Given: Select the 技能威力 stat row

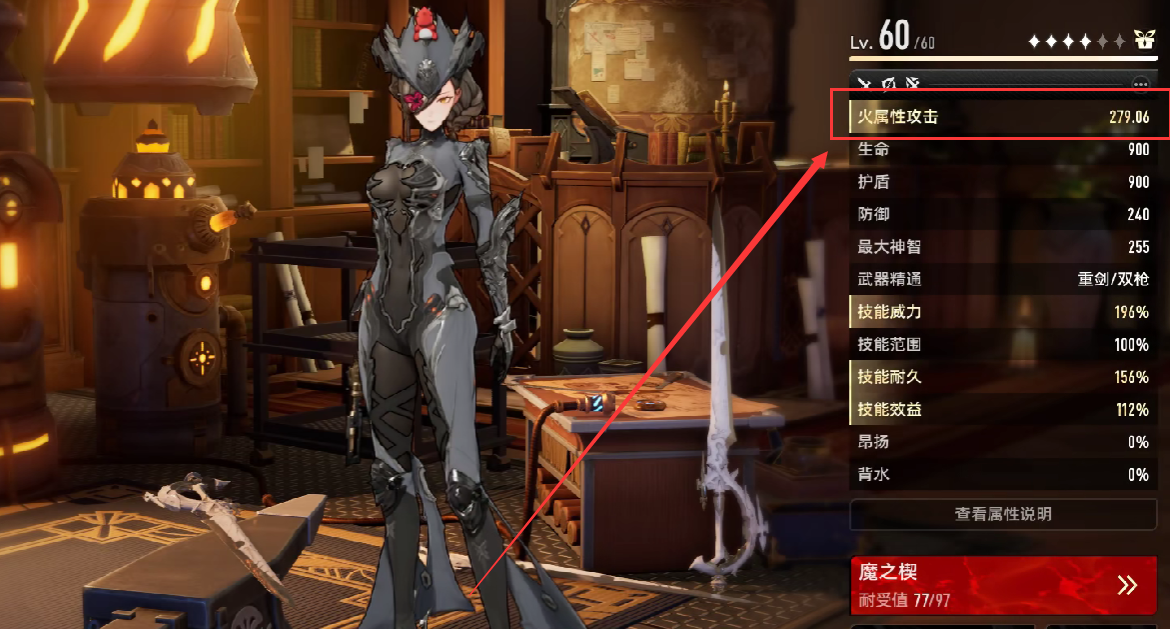Looking at the screenshot, I should [x=1003, y=312].
